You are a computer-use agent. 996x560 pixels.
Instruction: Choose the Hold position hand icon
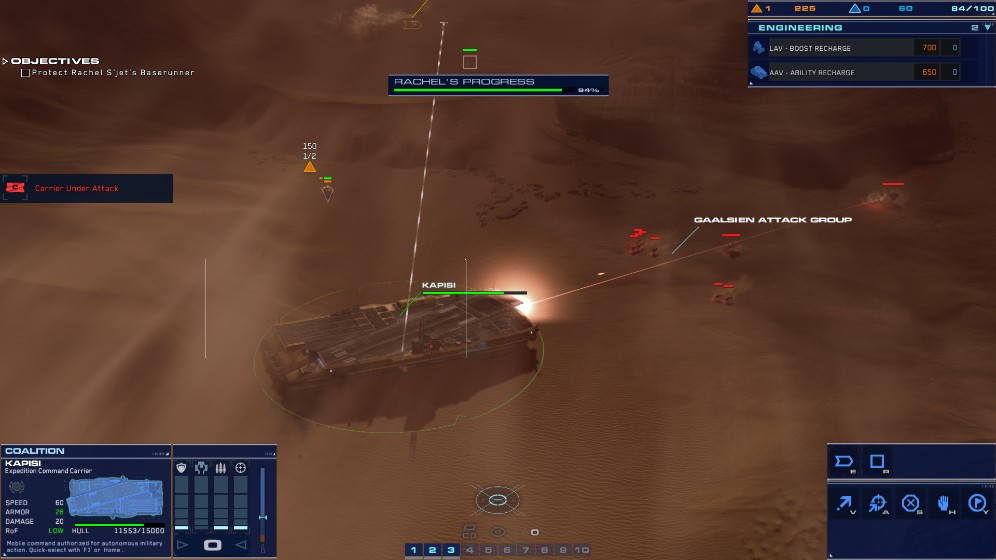944,503
